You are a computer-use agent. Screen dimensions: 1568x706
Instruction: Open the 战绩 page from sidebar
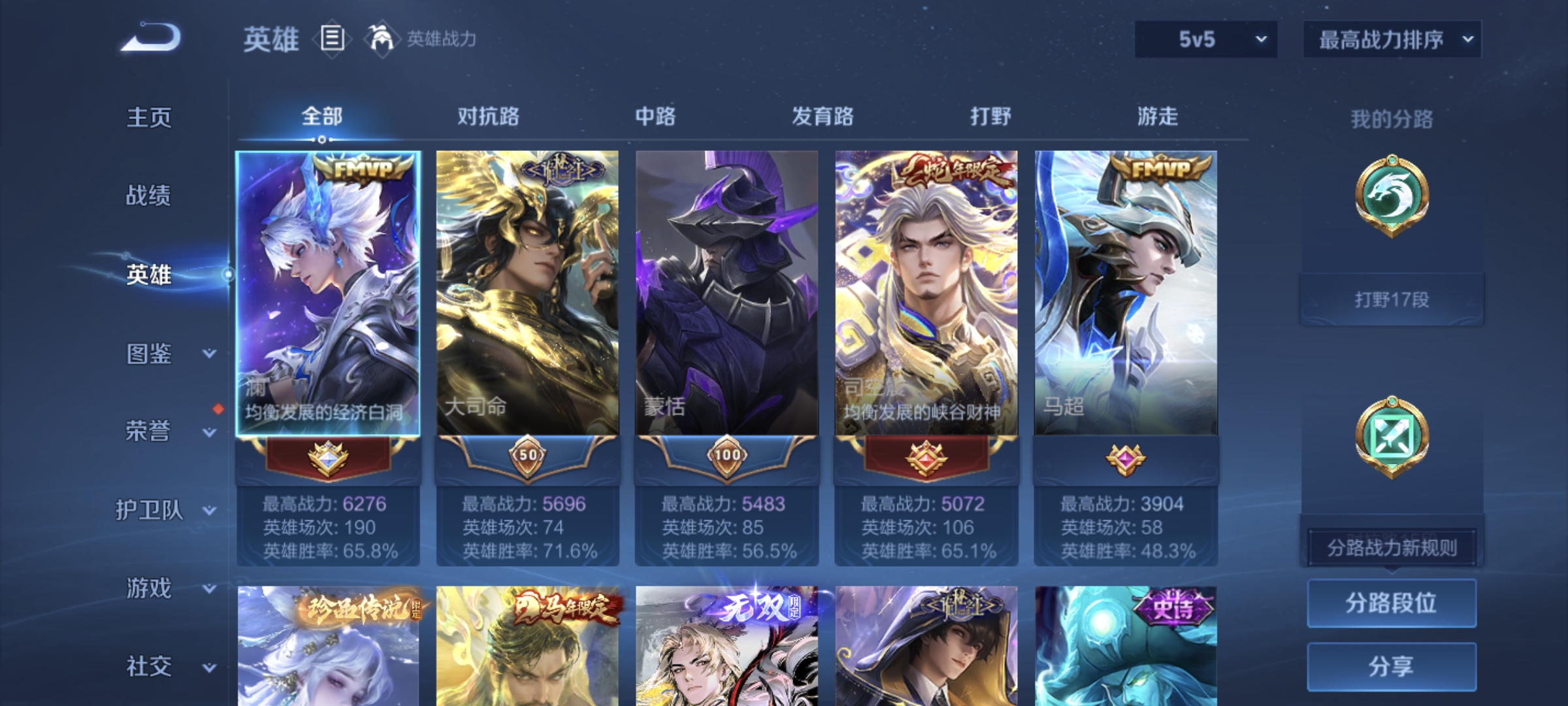[x=149, y=196]
